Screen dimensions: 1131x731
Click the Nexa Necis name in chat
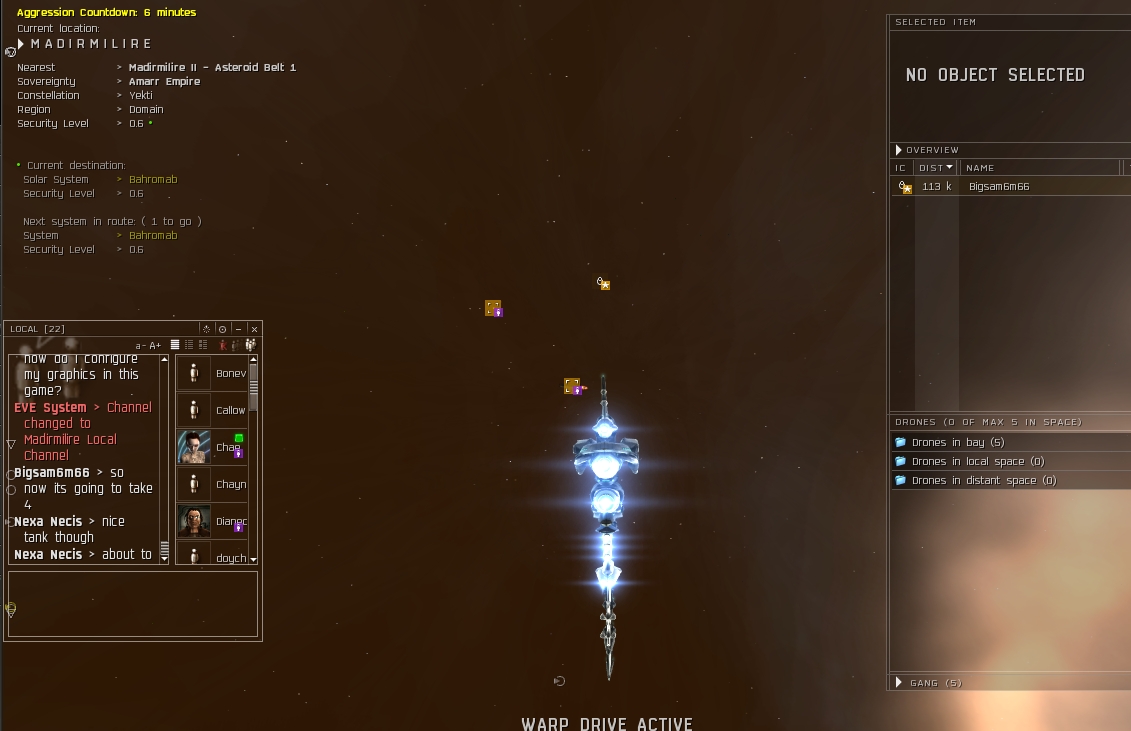tap(48, 521)
